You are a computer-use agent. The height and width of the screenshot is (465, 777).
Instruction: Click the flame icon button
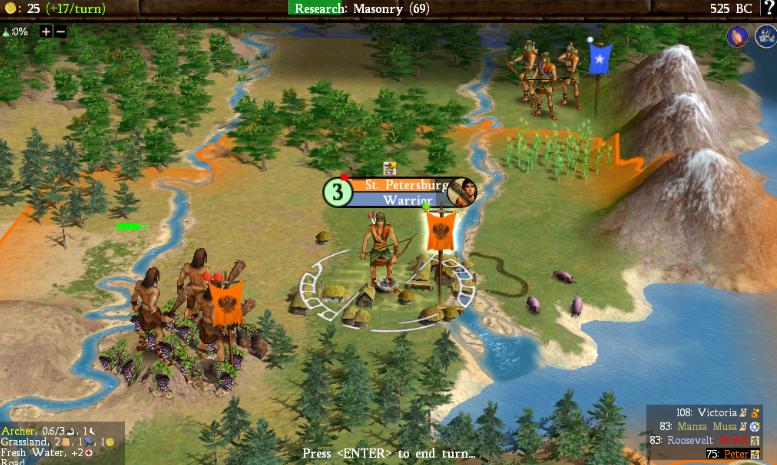[738, 37]
